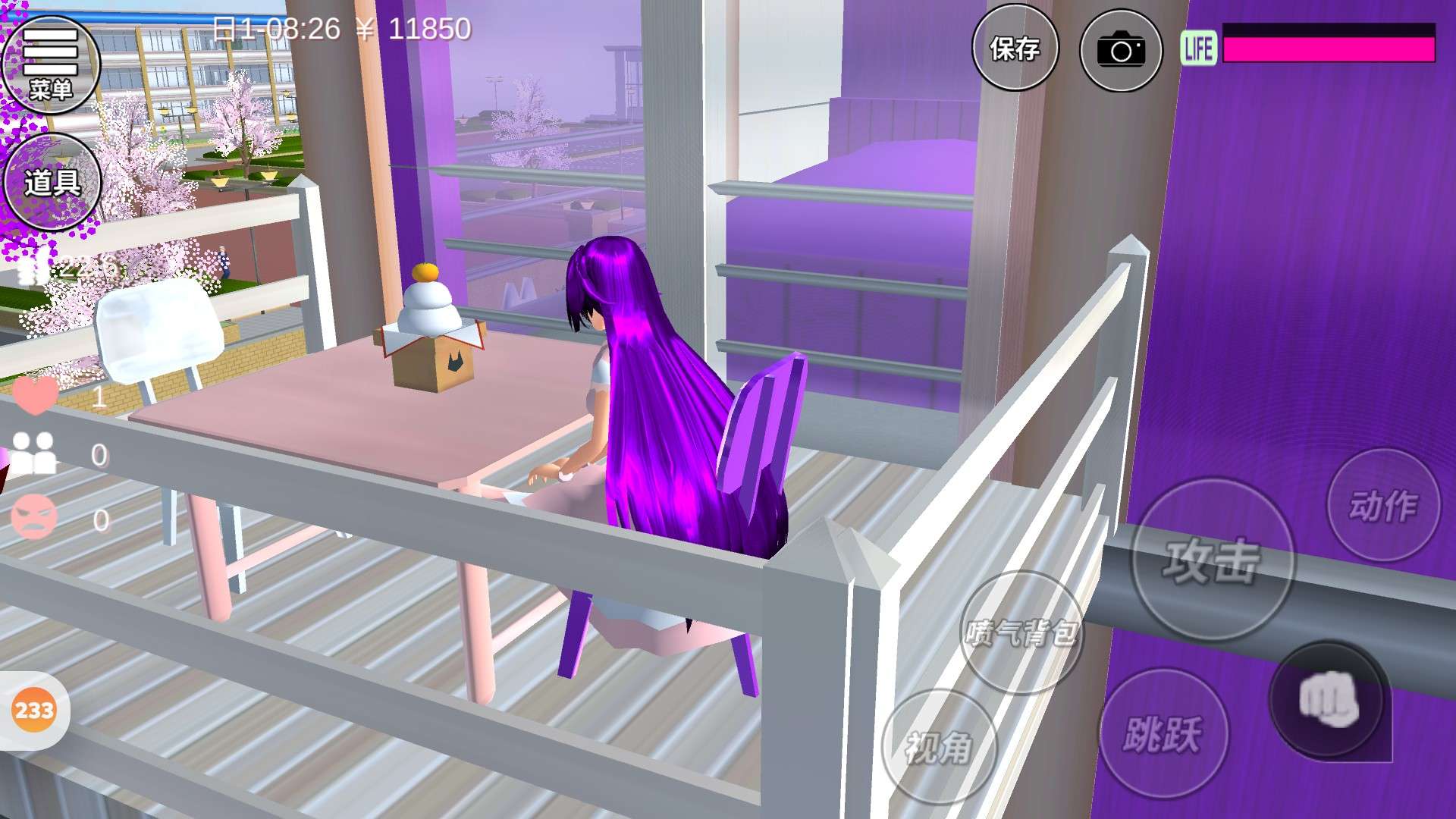Tap the 保存 save button
1456x819 pixels.
coord(1015,50)
